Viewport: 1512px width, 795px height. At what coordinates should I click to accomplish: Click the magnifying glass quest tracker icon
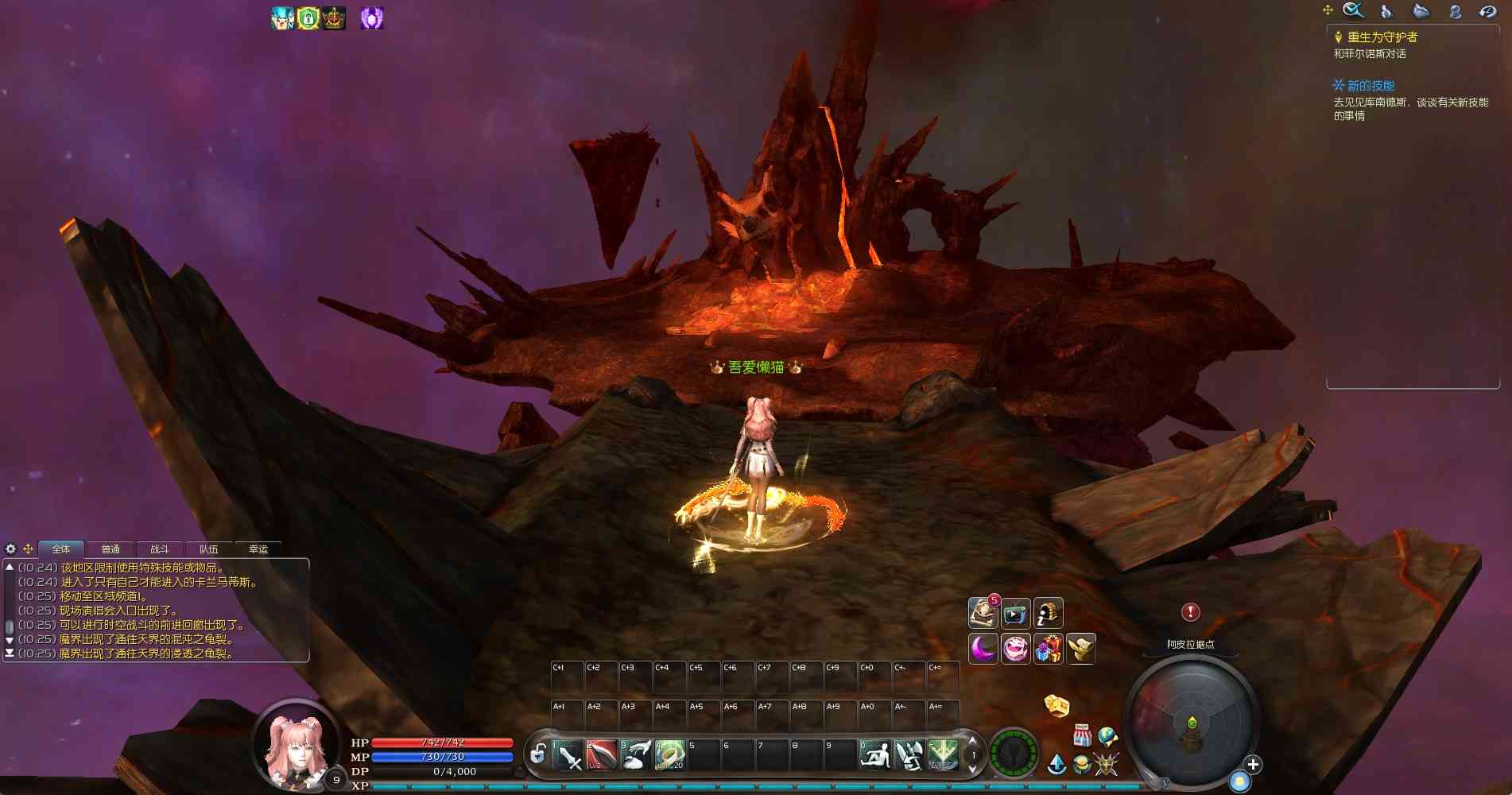1353,10
